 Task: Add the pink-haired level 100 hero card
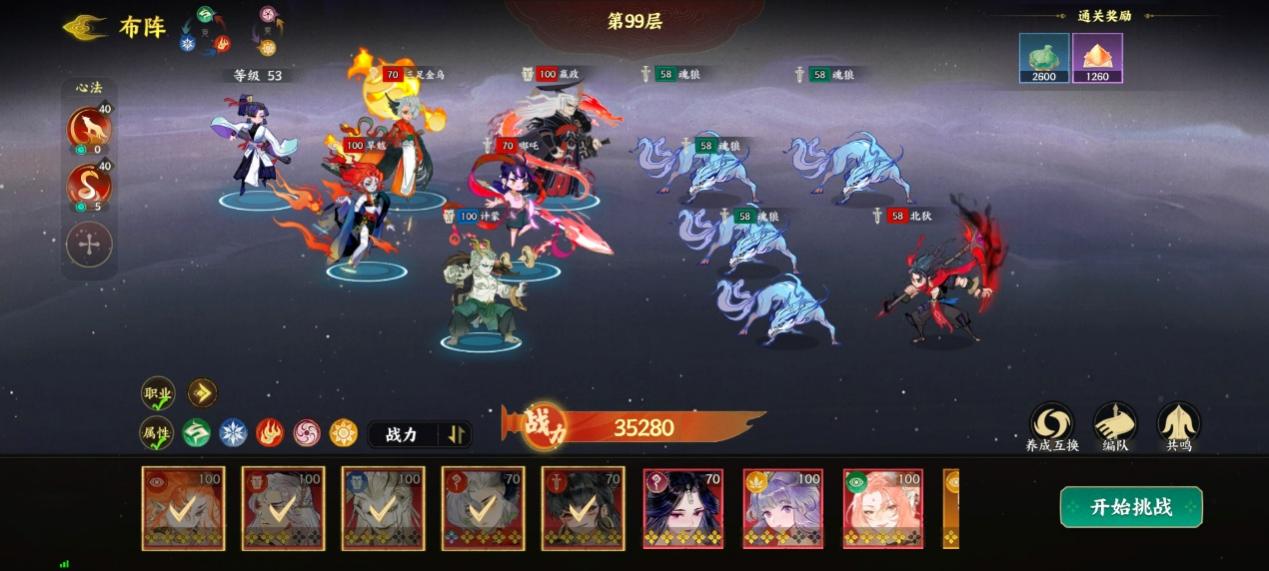[883, 508]
